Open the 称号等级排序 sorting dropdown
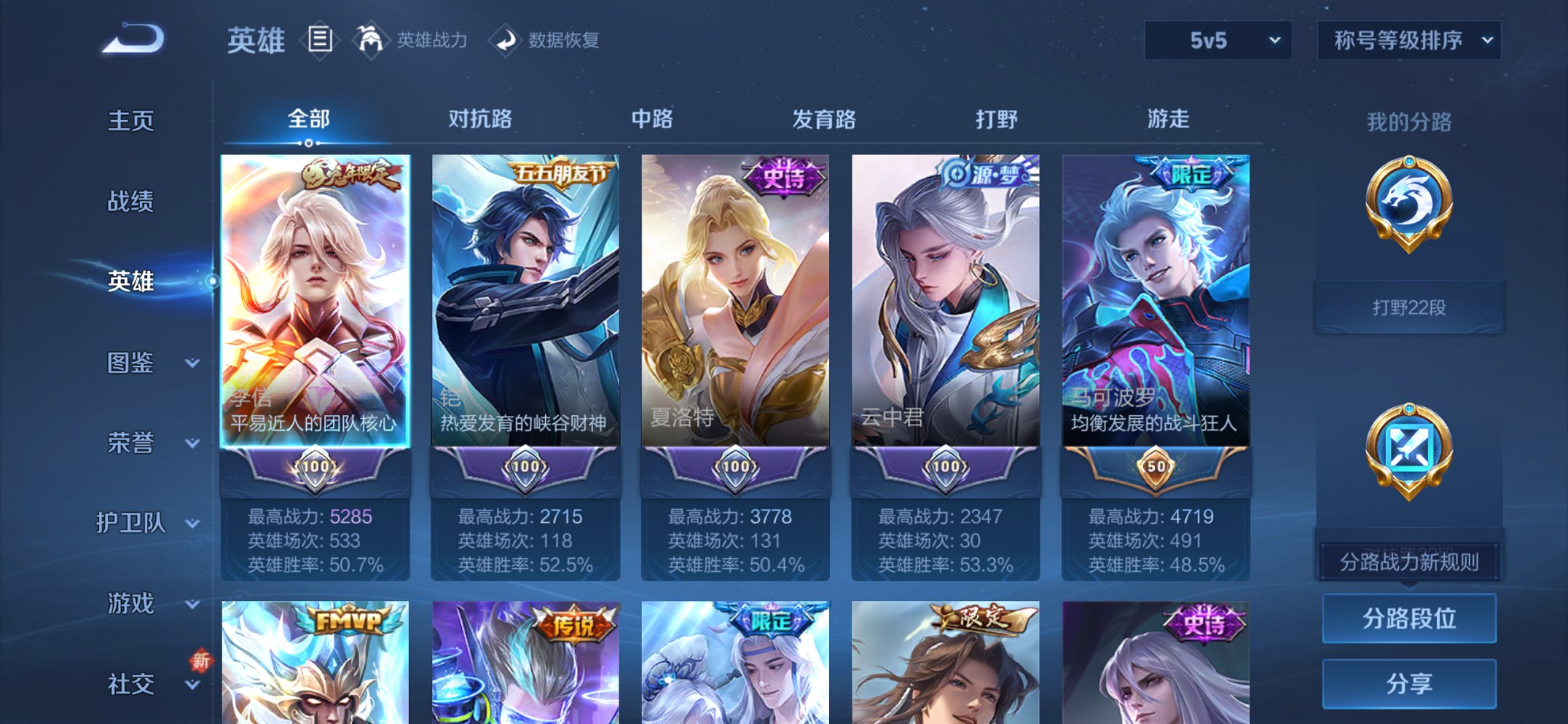 coord(1406,42)
